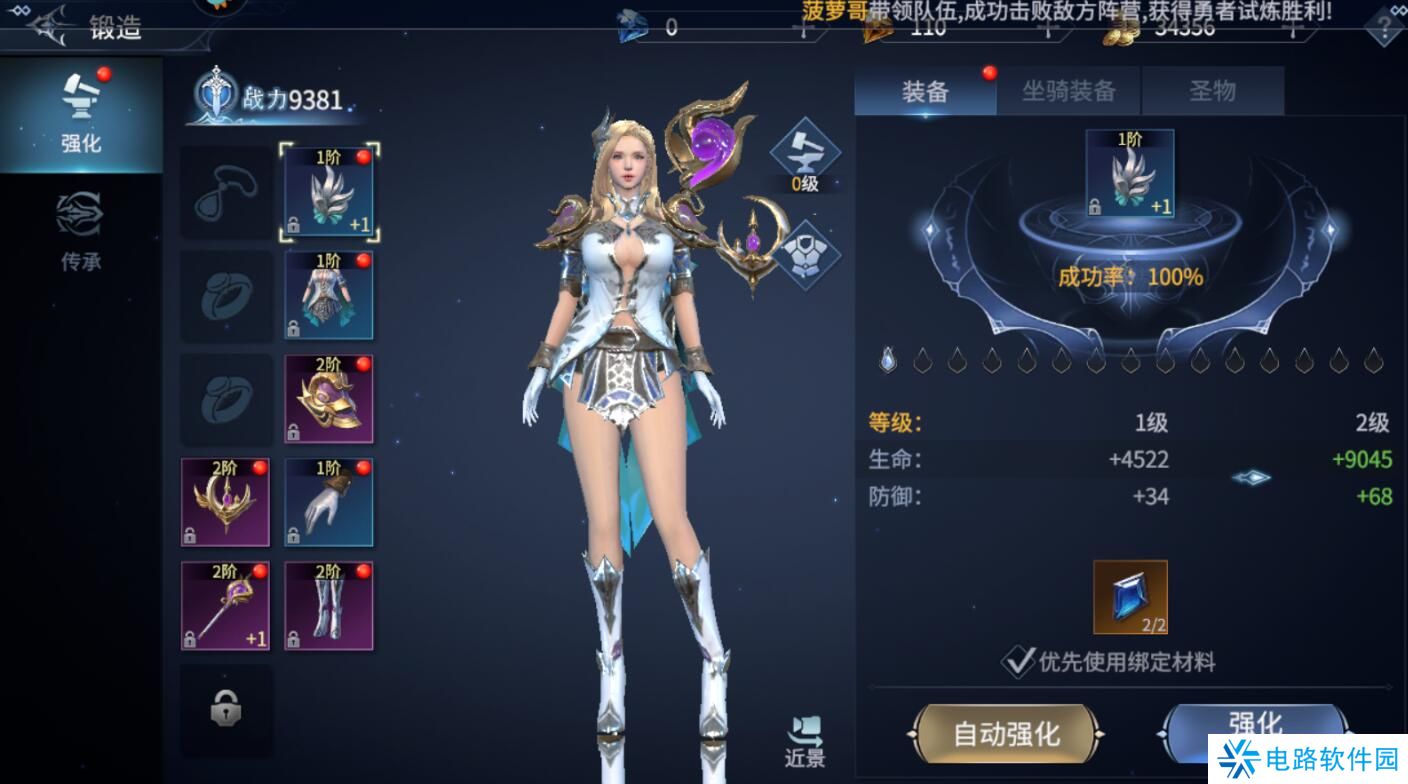This screenshot has height=784, width=1408.
Task: Click the 2阶 staff weapon slot
Action: coord(225,604)
